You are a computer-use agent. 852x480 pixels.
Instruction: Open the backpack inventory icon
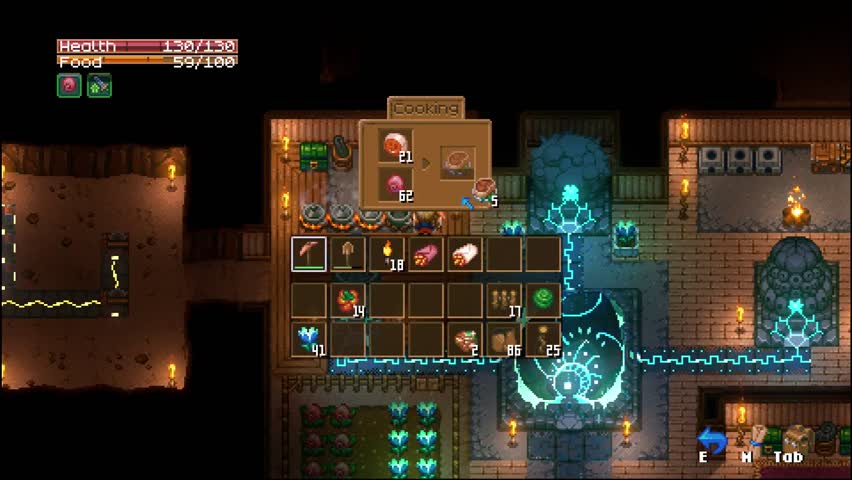[x=797, y=438]
